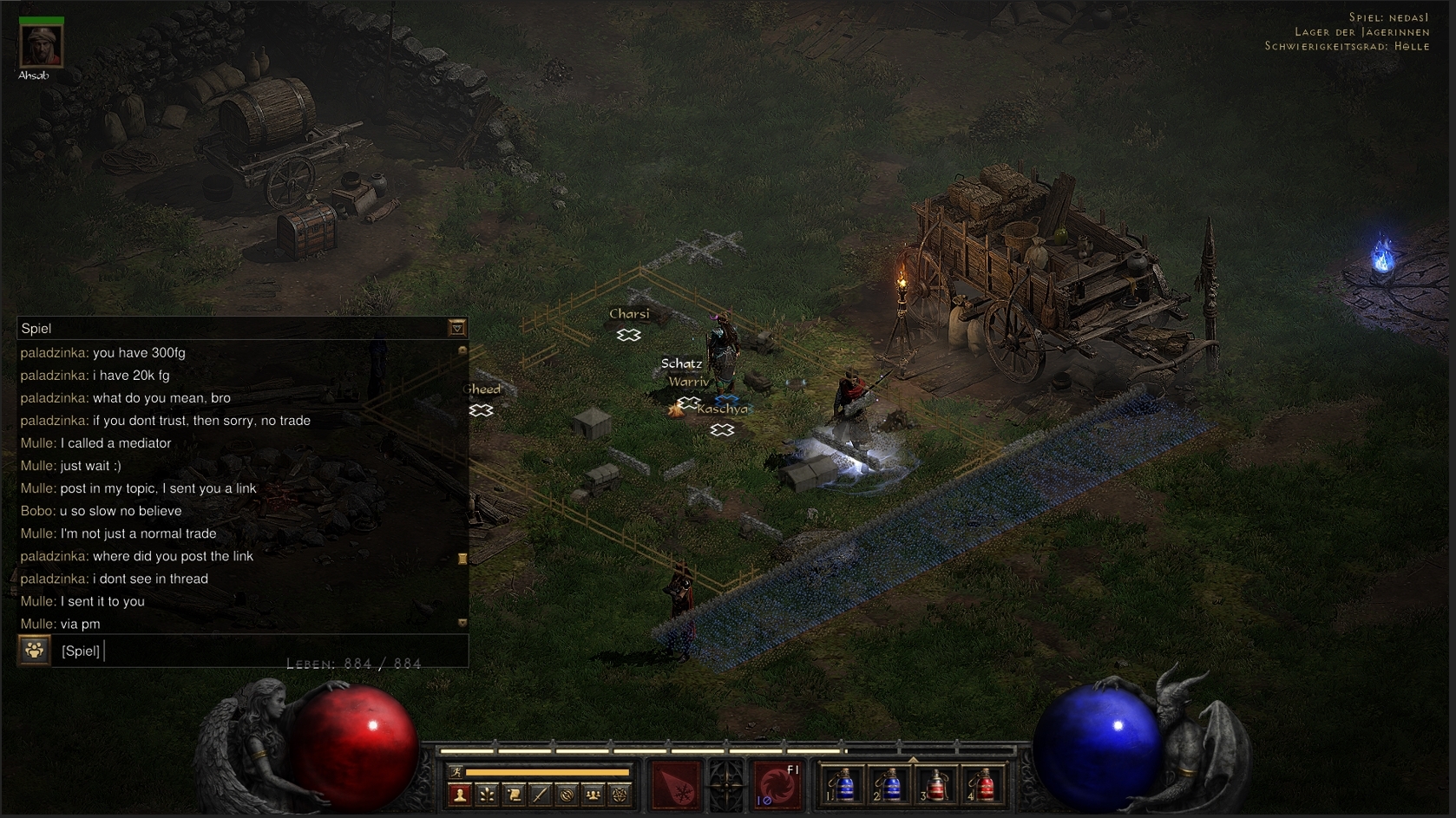The width and height of the screenshot is (1456, 818).
Task: Click the sword inventory button
Action: (x=541, y=794)
